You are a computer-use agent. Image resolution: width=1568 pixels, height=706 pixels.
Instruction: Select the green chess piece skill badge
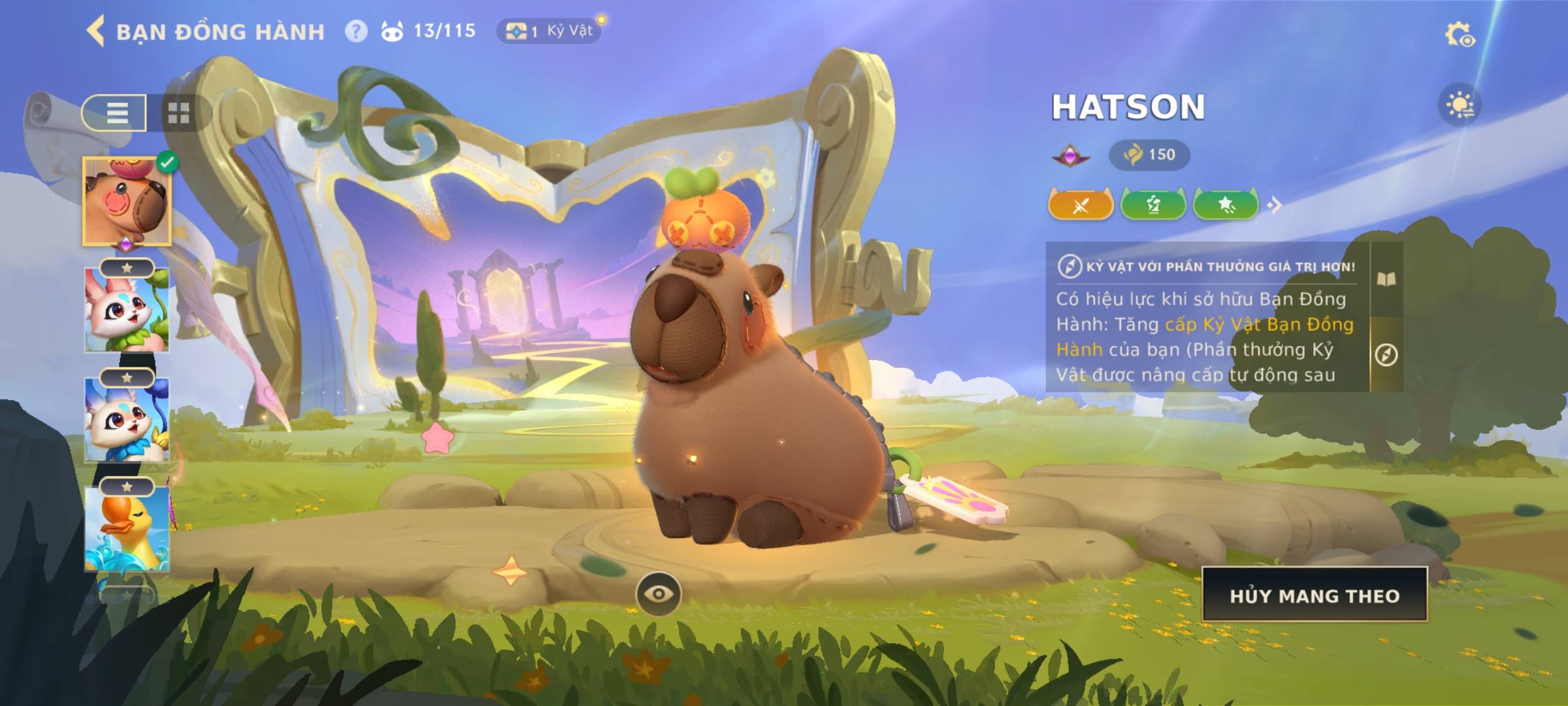click(x=1153, y=205)
